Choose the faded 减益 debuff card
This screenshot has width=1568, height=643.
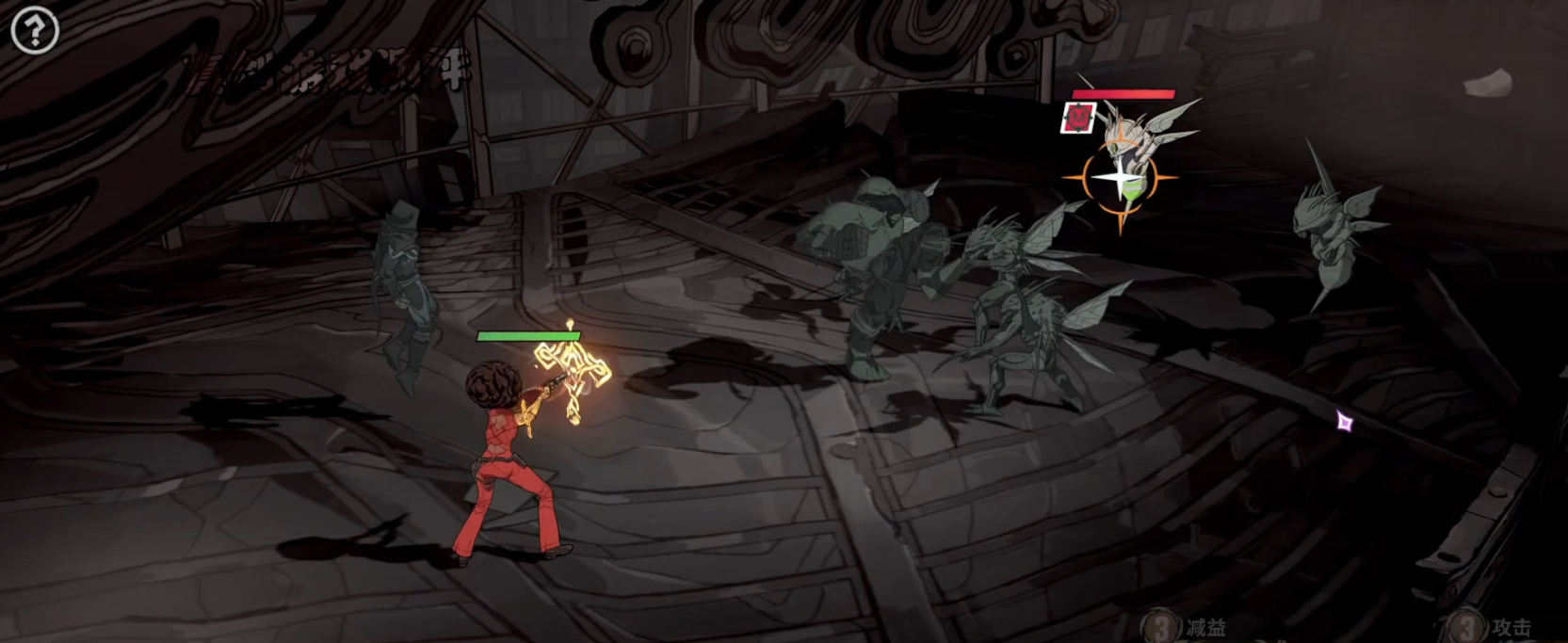coord(1188,628)
